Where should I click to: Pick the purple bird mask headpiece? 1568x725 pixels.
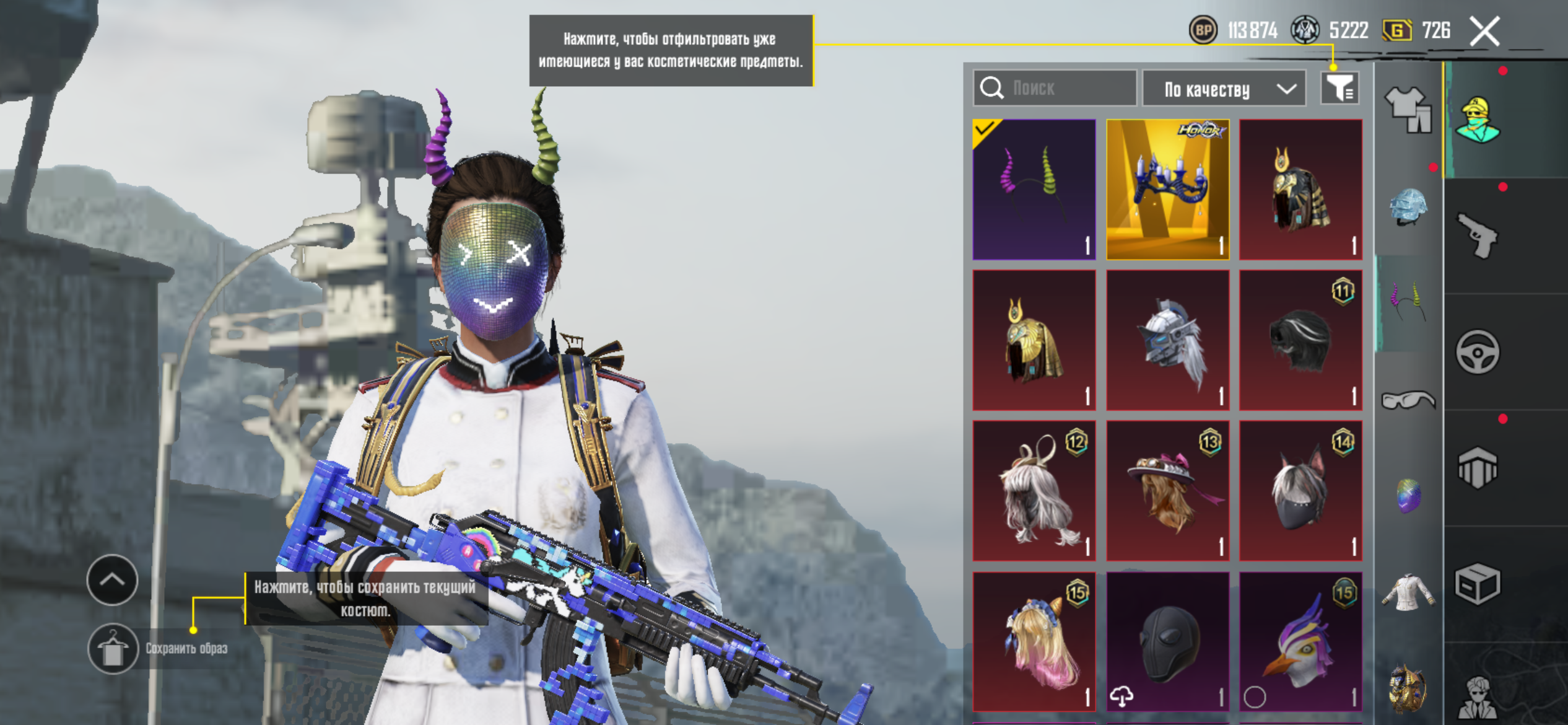click(1300, 642)
